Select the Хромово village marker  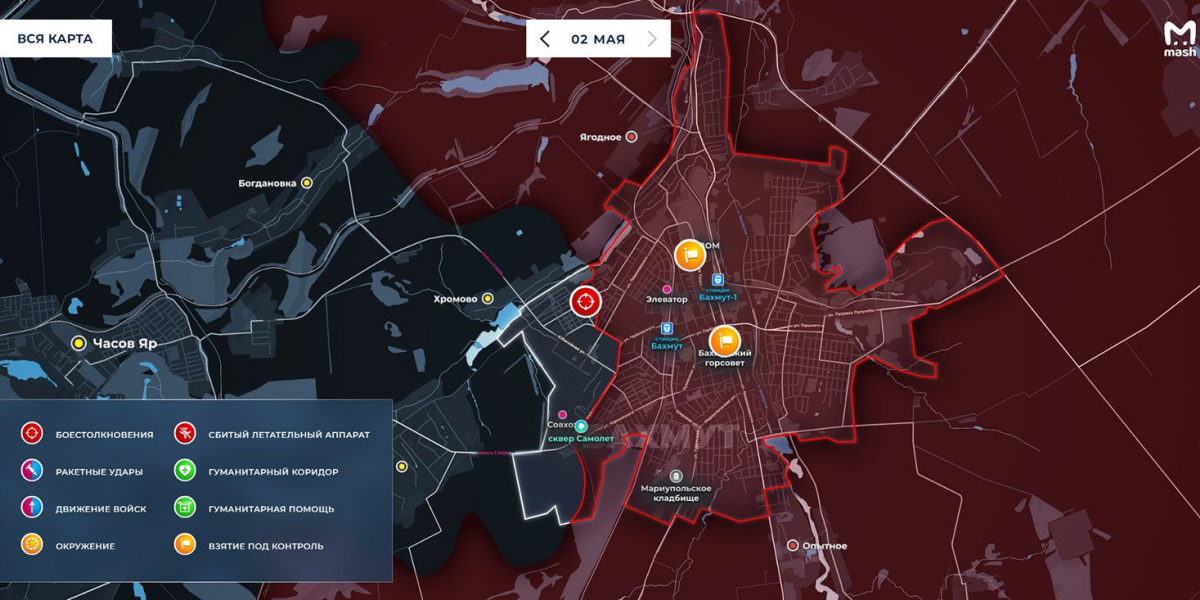coord(488,298)
